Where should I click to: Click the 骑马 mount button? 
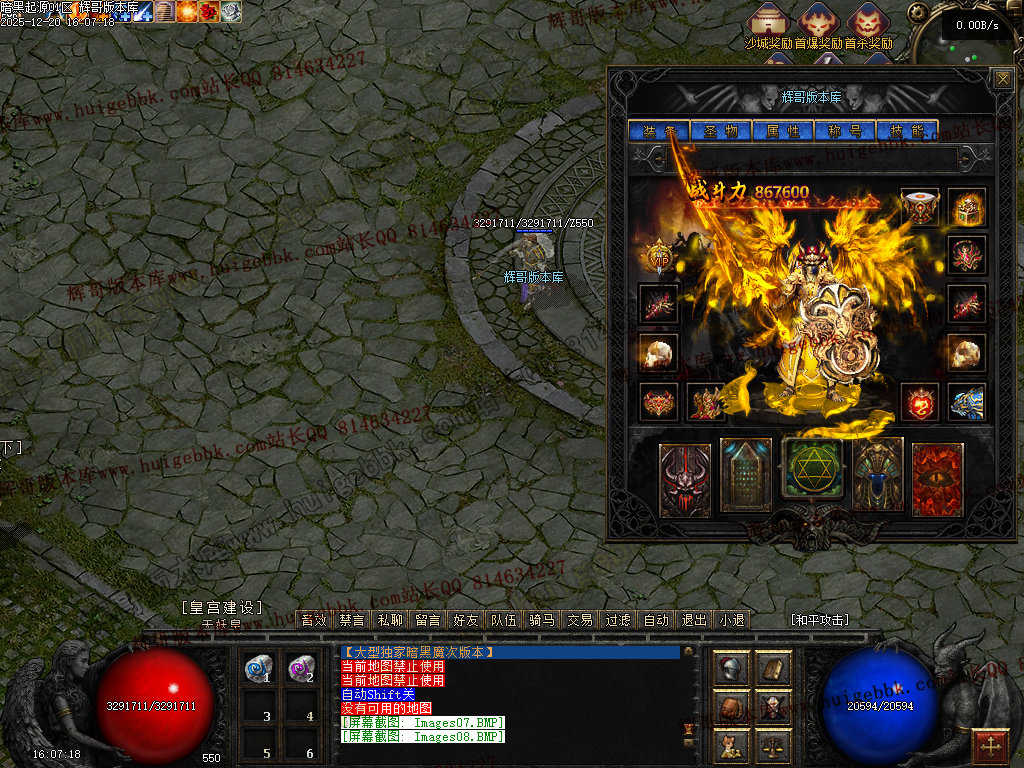pos(542,620)
